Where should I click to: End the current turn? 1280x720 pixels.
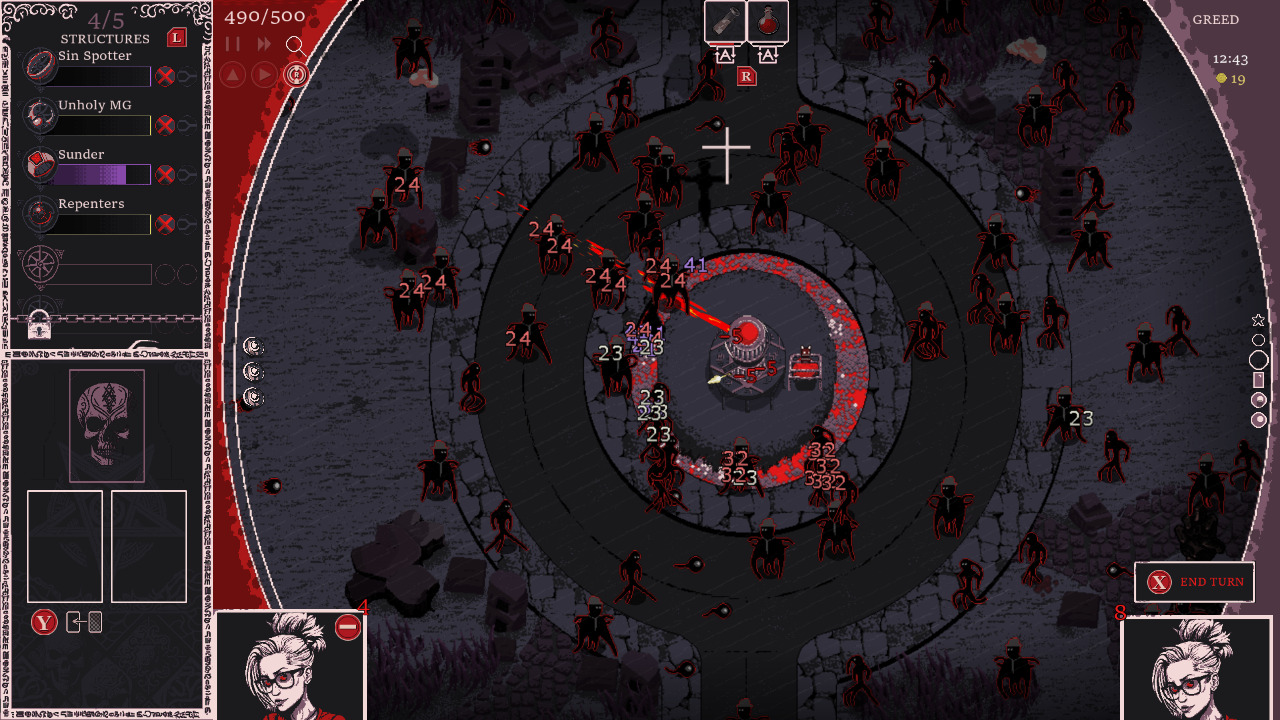1194,582
